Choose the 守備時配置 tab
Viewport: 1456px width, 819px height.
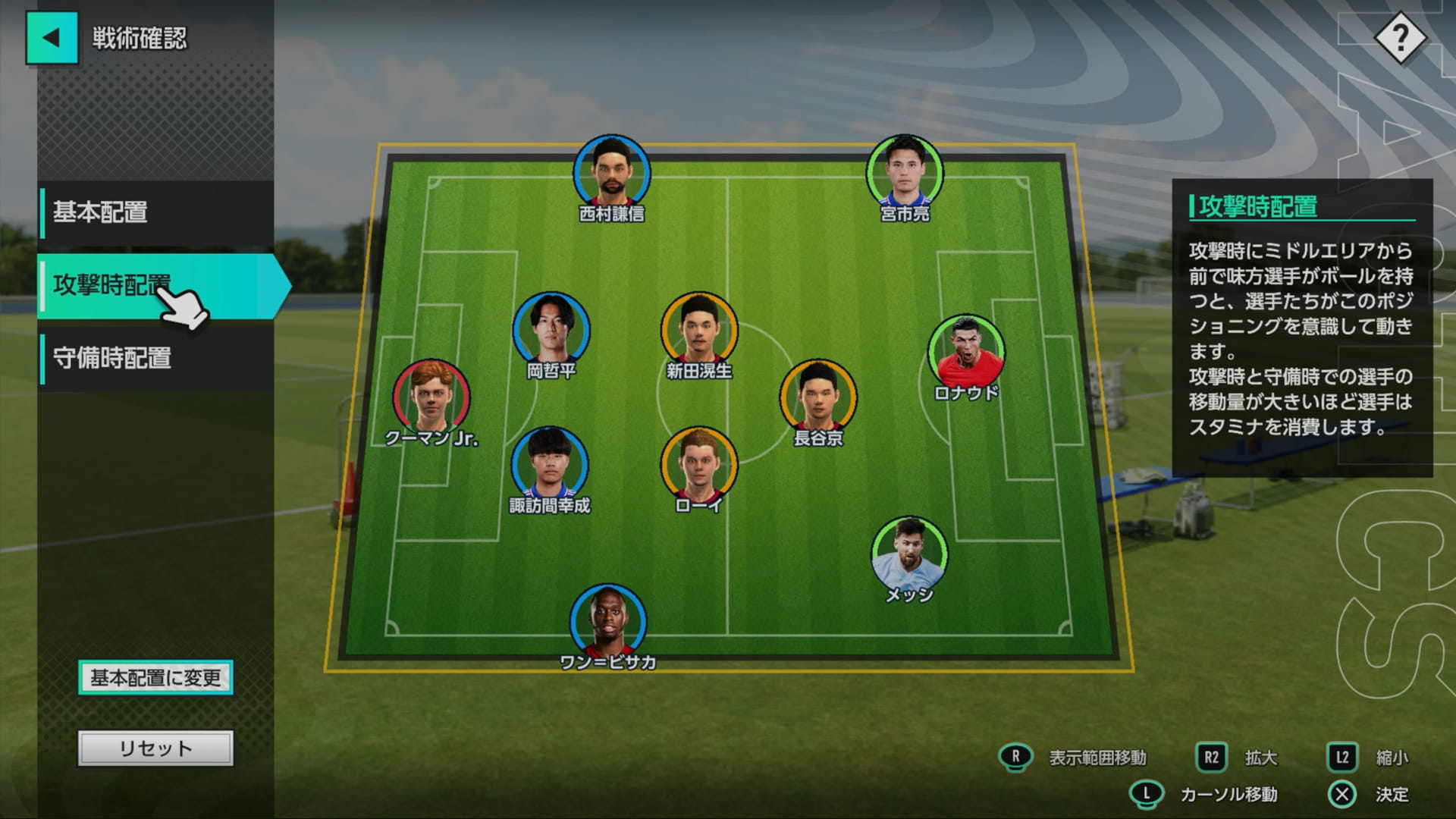tap(156, 358)
